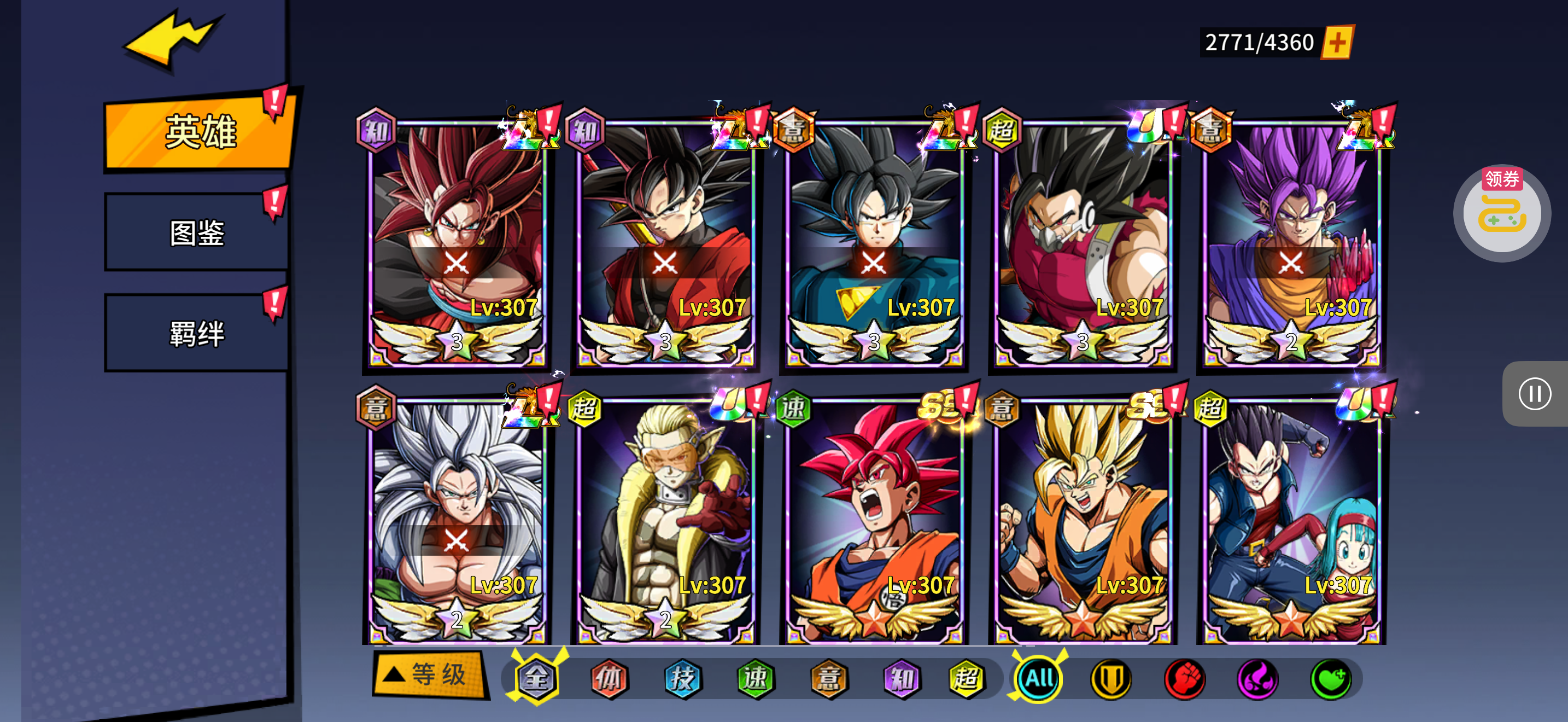Switch to the 英雄 heroes tab
The width and height of the screenshot is (1568, 722).
point(199,131)
